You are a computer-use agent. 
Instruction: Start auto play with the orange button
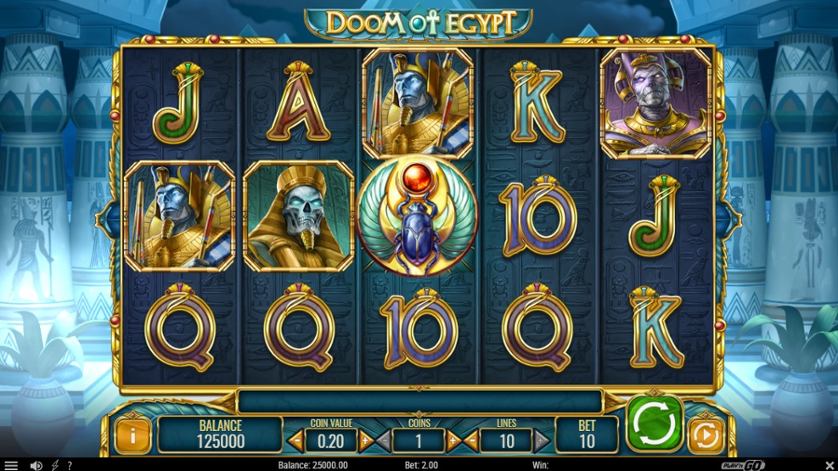tap(703, 436)
